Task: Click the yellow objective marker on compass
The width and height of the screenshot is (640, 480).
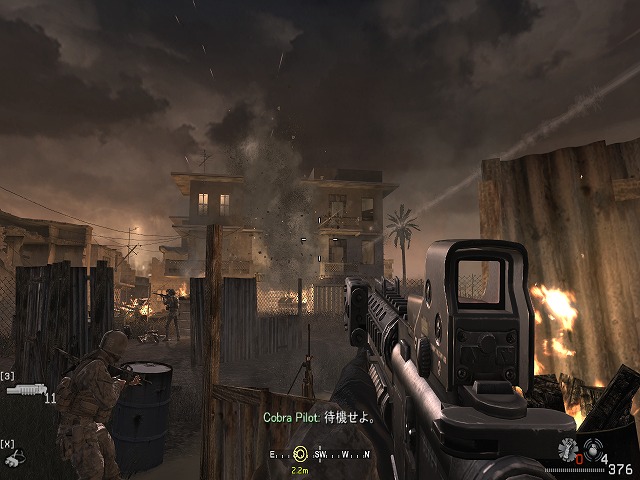Action: click(x=299, y=455)
